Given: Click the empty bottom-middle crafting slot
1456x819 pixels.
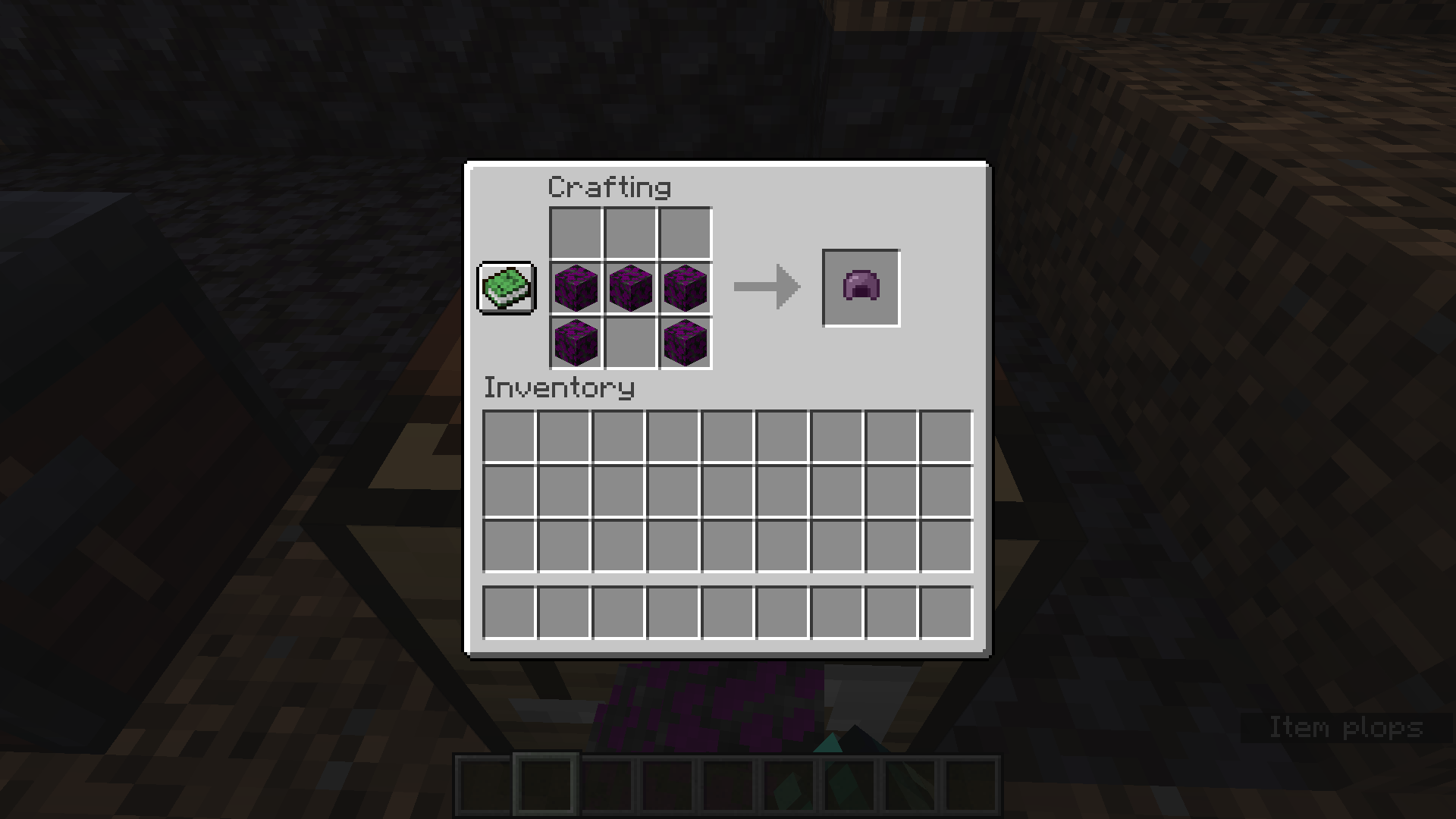Looking at the screenshot, I should (629, 343).
